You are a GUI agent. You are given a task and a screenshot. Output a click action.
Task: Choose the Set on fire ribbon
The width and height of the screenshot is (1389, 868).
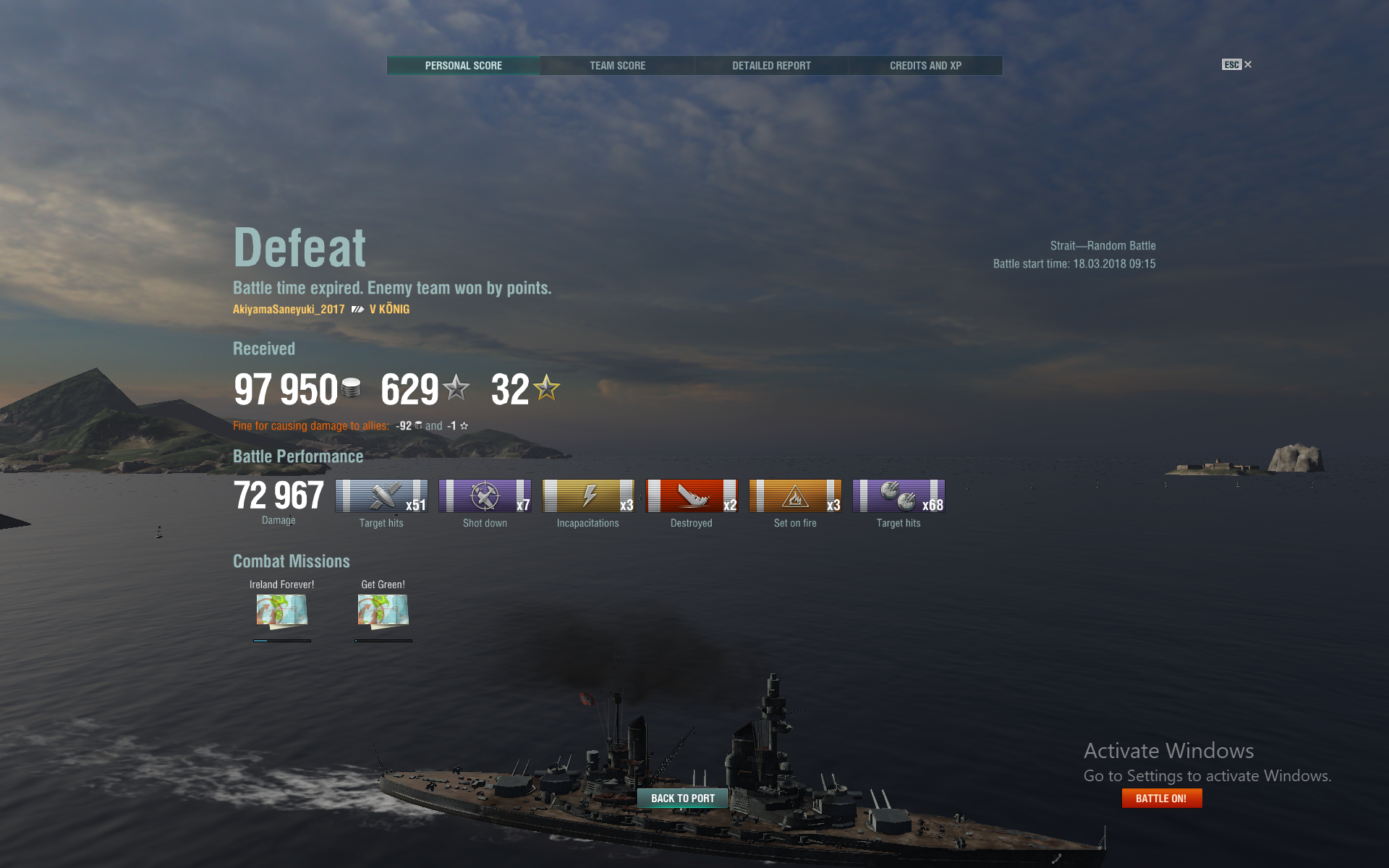pos(795,496)
